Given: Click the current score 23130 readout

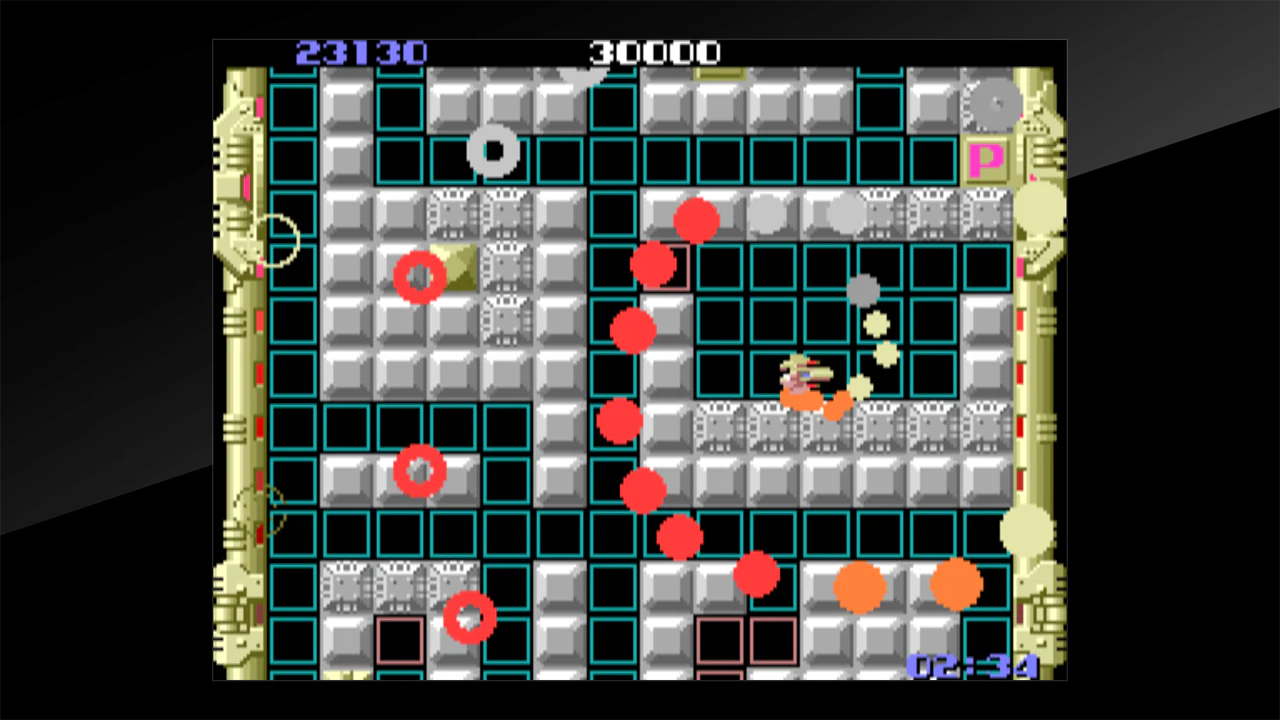Looking at the screenshot, I should (x=362, y=52).
